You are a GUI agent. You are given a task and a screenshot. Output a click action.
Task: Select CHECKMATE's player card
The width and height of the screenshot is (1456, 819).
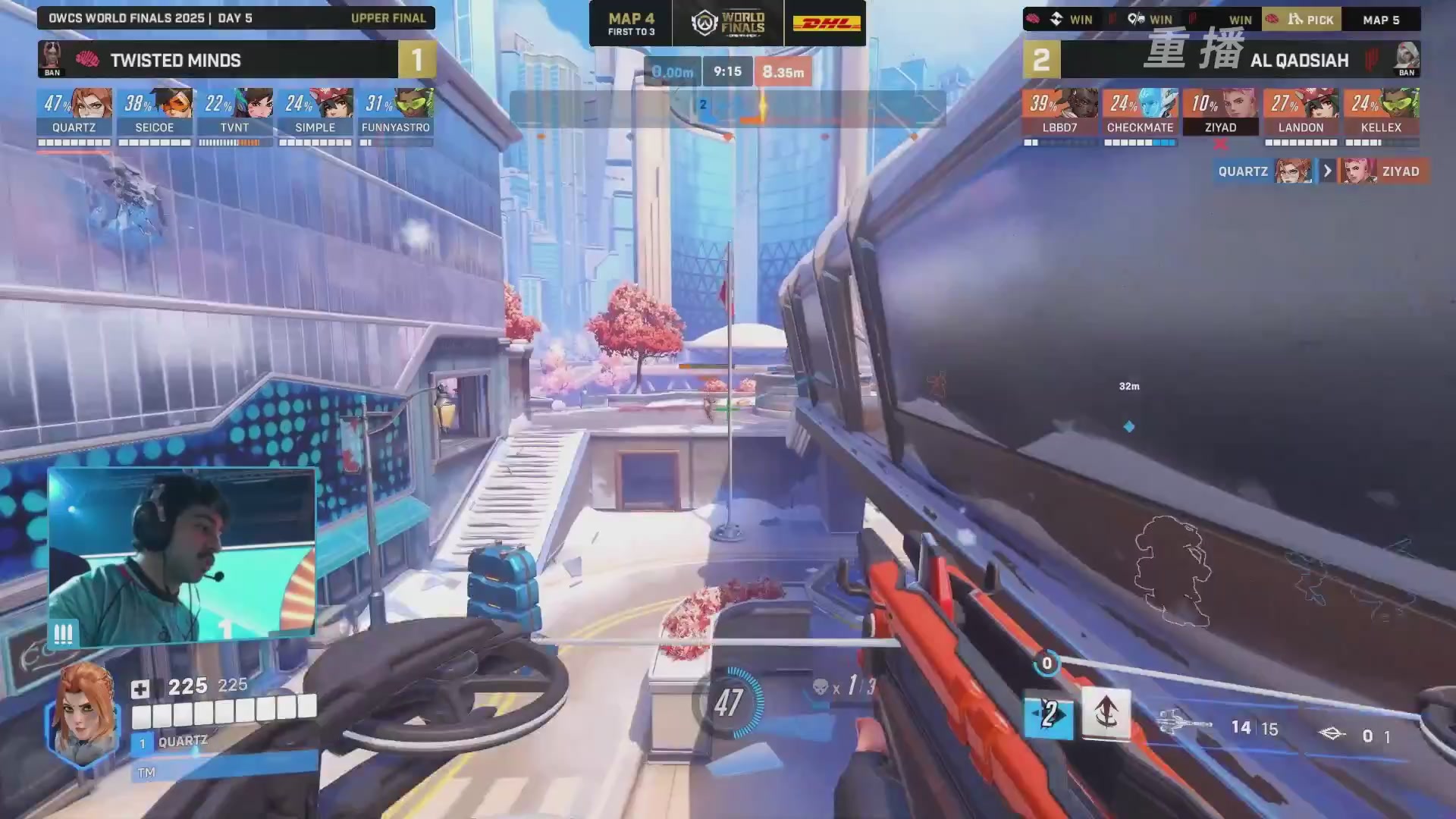click(1141, 112)
